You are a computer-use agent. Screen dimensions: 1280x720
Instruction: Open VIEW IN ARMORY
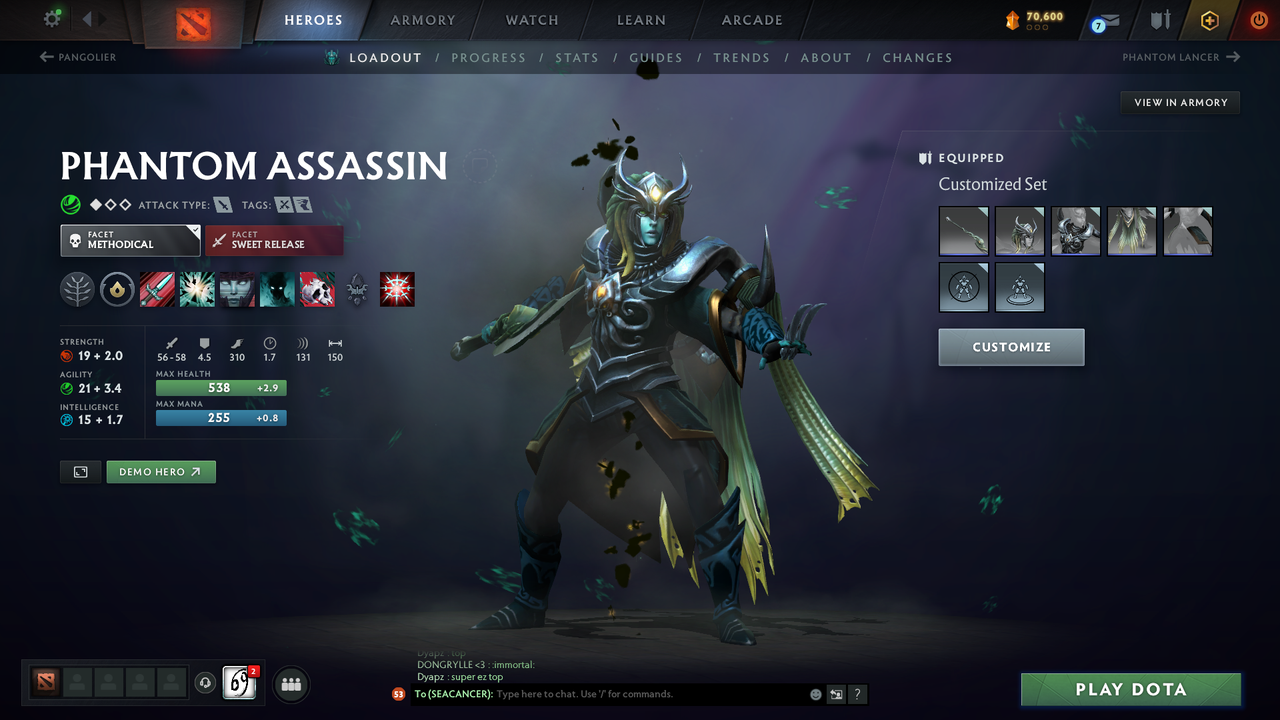(1179, 102)
